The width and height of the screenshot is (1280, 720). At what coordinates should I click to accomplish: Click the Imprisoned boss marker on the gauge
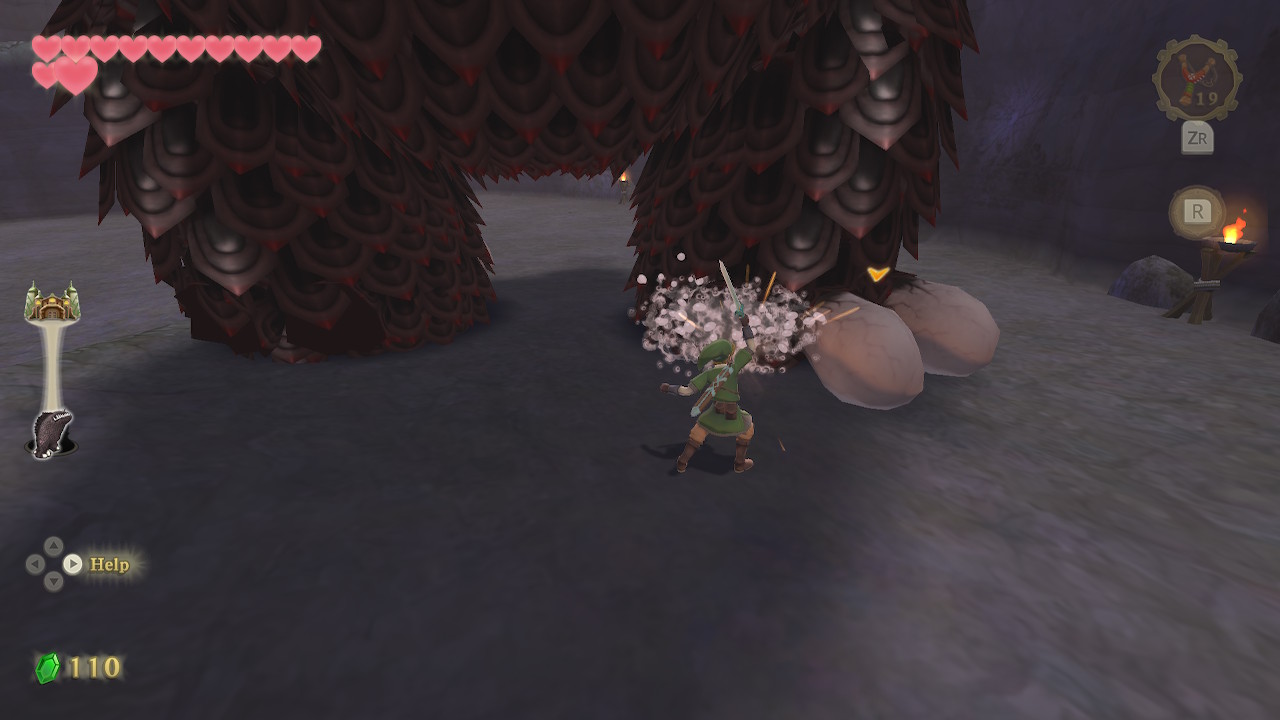(50, 434)
